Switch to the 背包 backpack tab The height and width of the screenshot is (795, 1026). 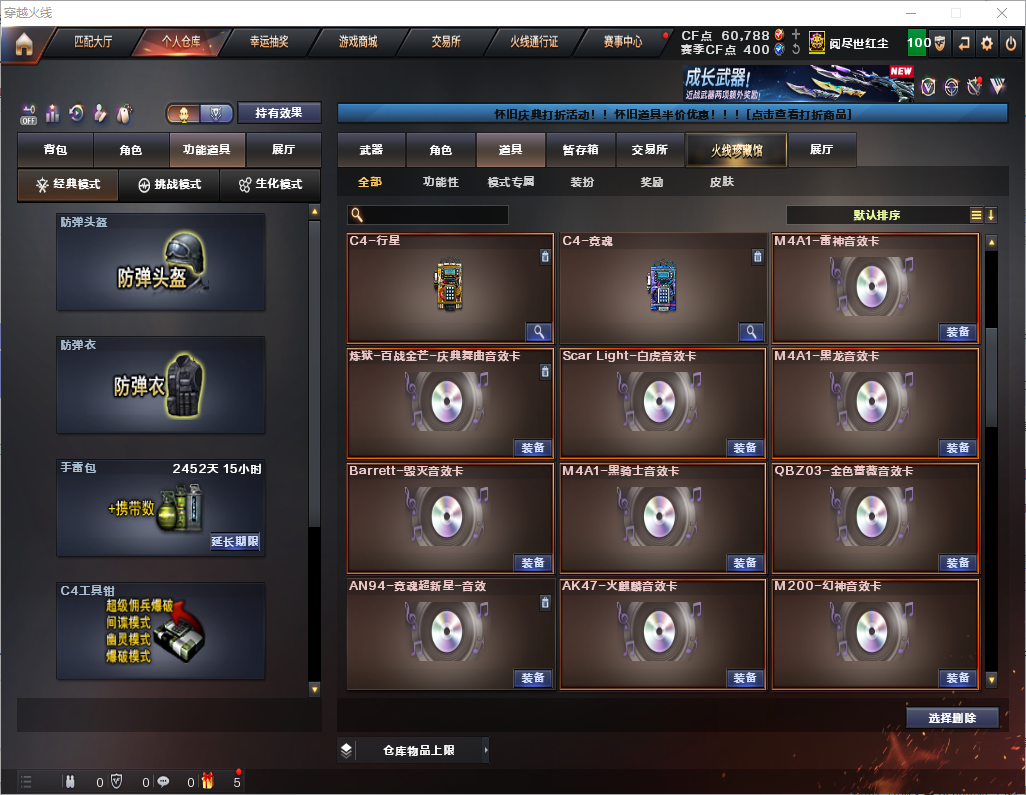[55, 150]
